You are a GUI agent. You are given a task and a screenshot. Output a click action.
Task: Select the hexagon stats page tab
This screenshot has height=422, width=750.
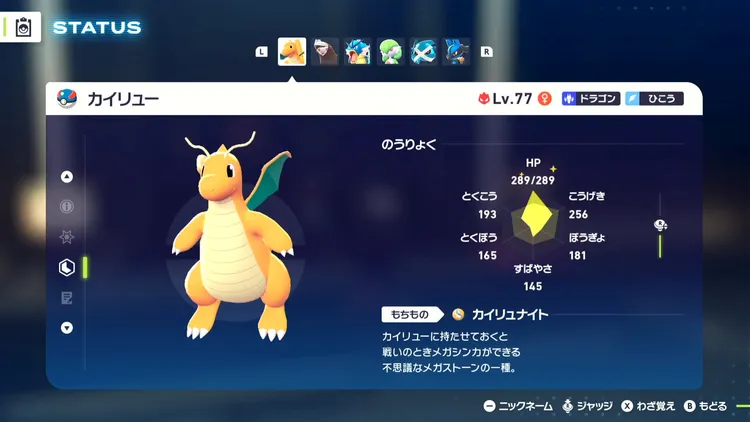(67, 267)
